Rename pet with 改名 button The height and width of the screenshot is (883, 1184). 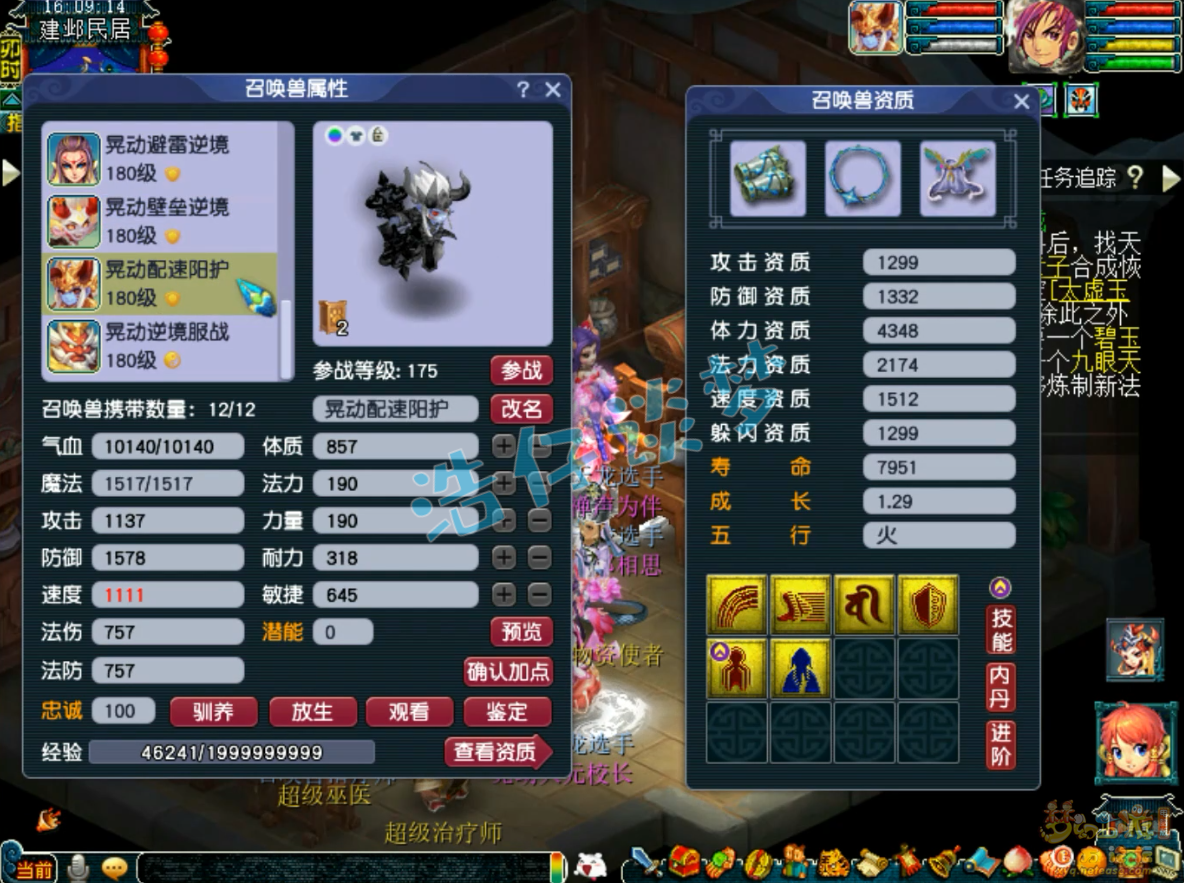click(521, 408)
